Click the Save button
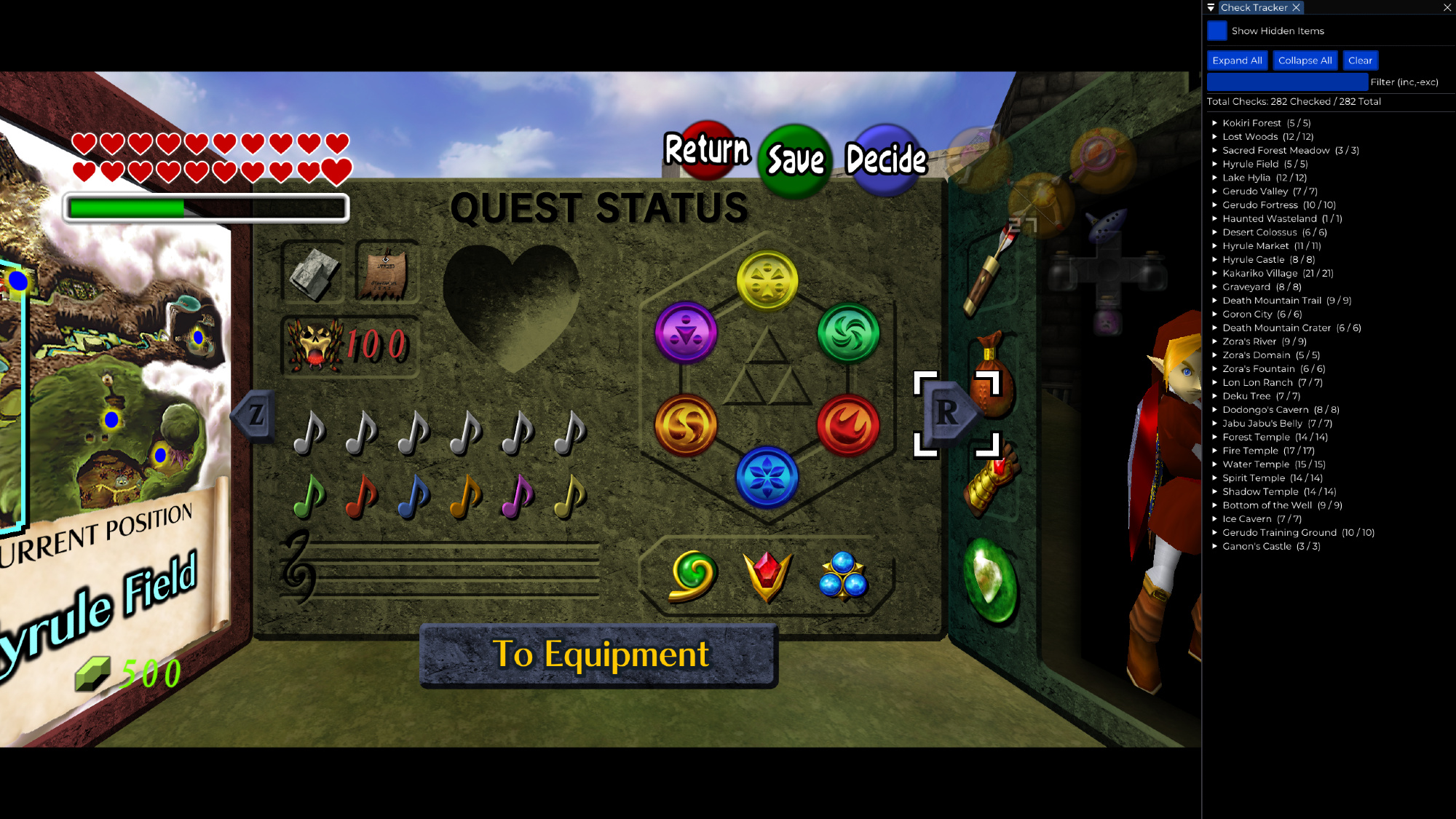The image size is (1456, 819). pyautogui.click(x=795, y=160)
